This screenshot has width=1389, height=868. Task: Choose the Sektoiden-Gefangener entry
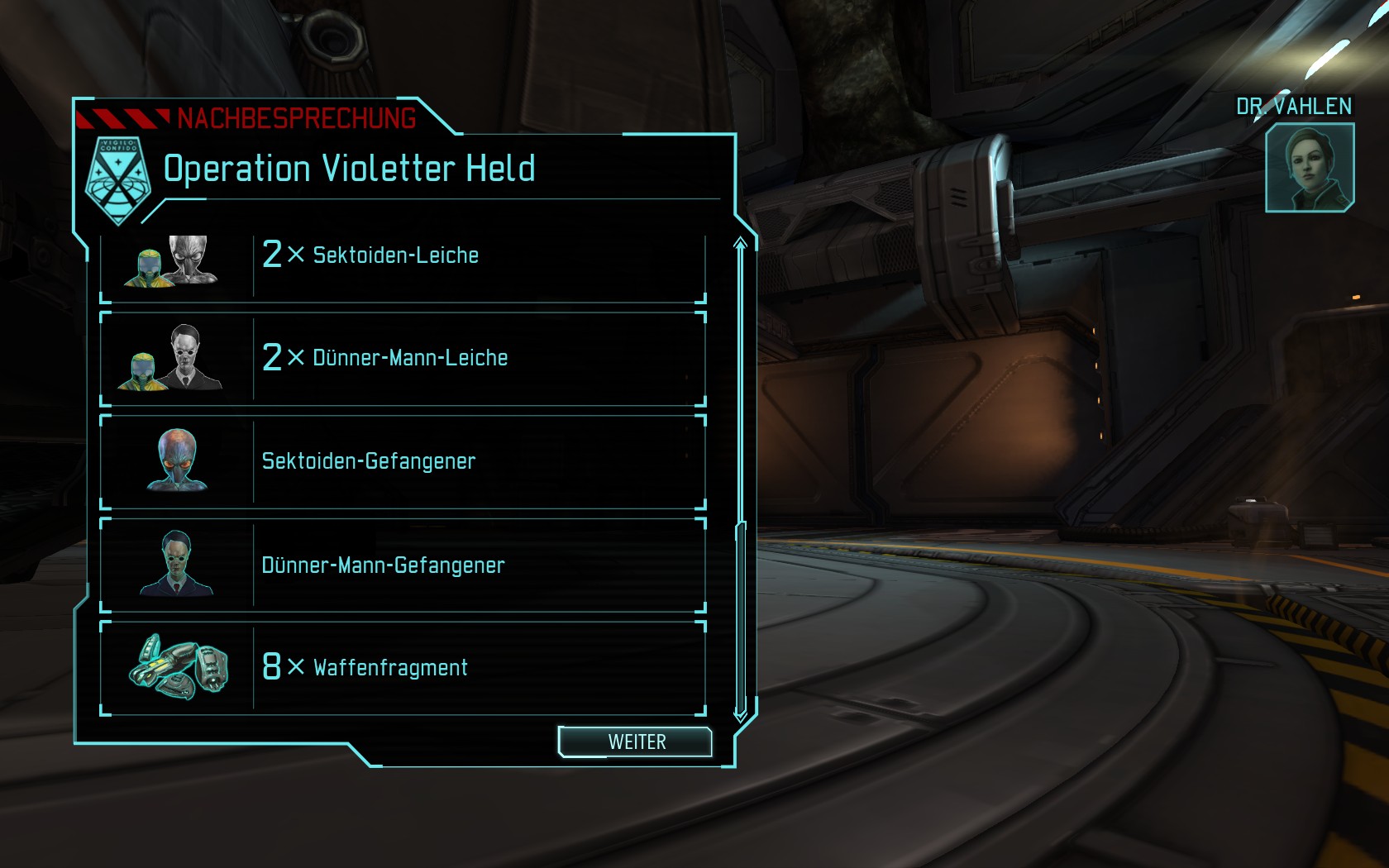(x=403, y=461)
